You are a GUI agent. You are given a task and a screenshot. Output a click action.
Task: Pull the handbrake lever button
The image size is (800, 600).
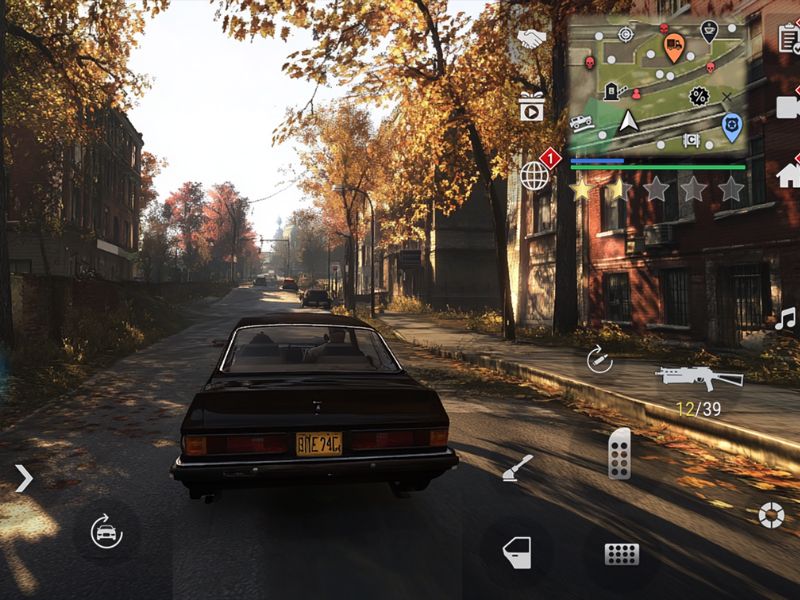click(518, 469)
